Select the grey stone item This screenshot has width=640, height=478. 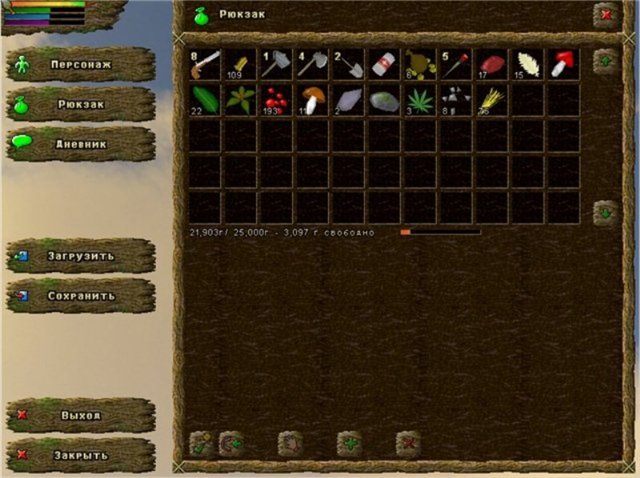point(383,99)
